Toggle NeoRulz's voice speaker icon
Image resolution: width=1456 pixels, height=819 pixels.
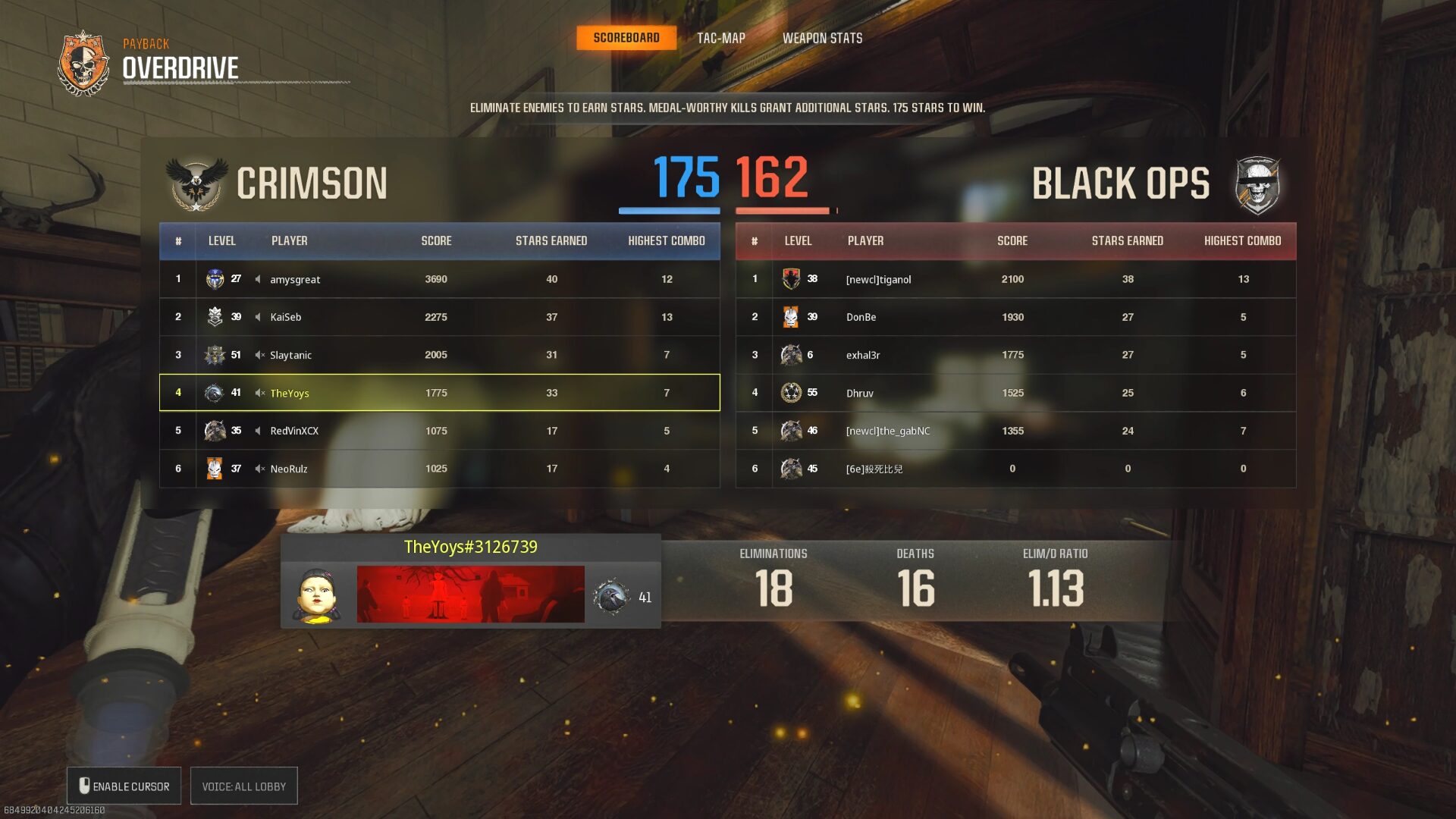(259, 469)
